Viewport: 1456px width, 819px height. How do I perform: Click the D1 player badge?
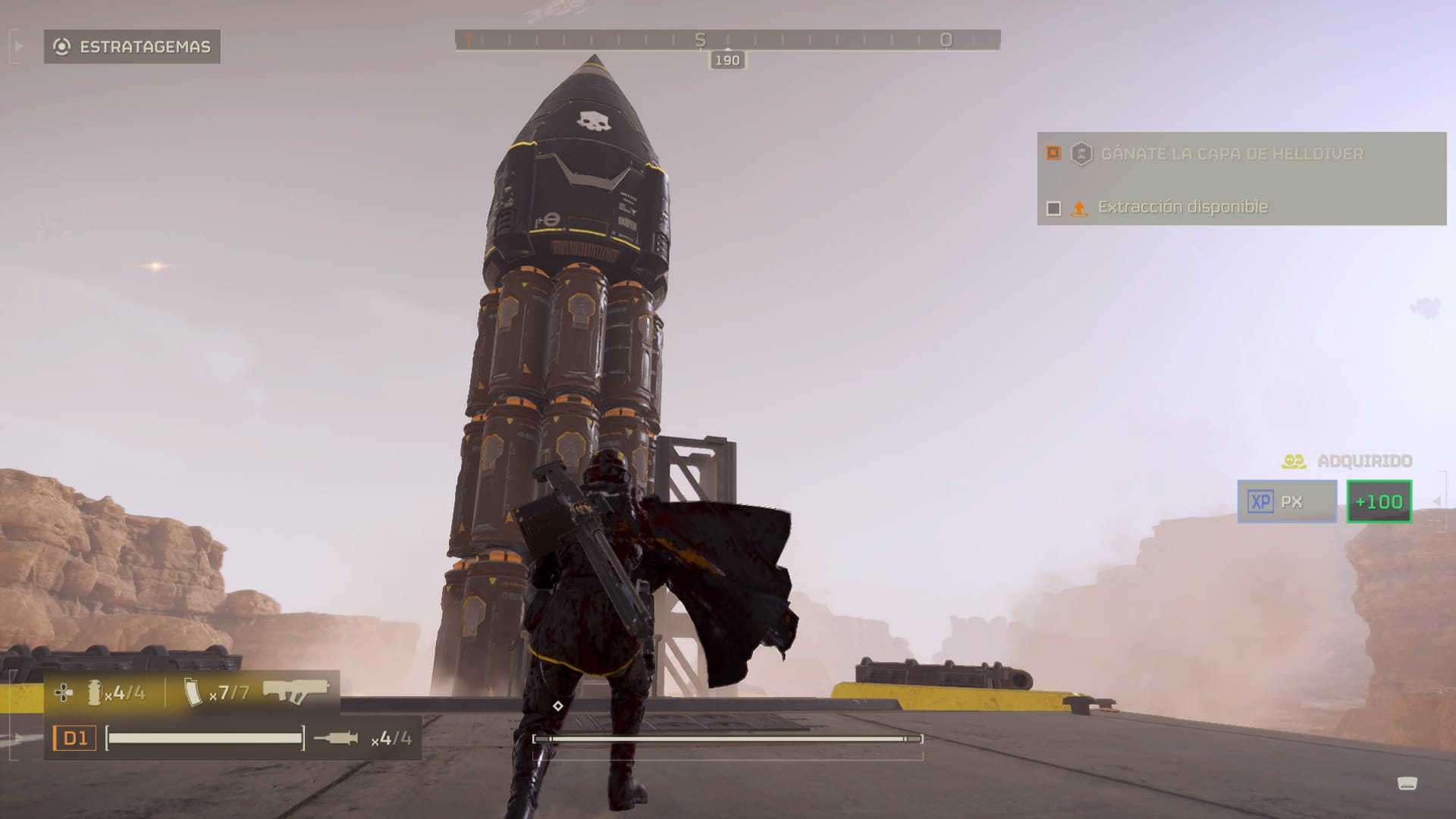coord(74,738)
